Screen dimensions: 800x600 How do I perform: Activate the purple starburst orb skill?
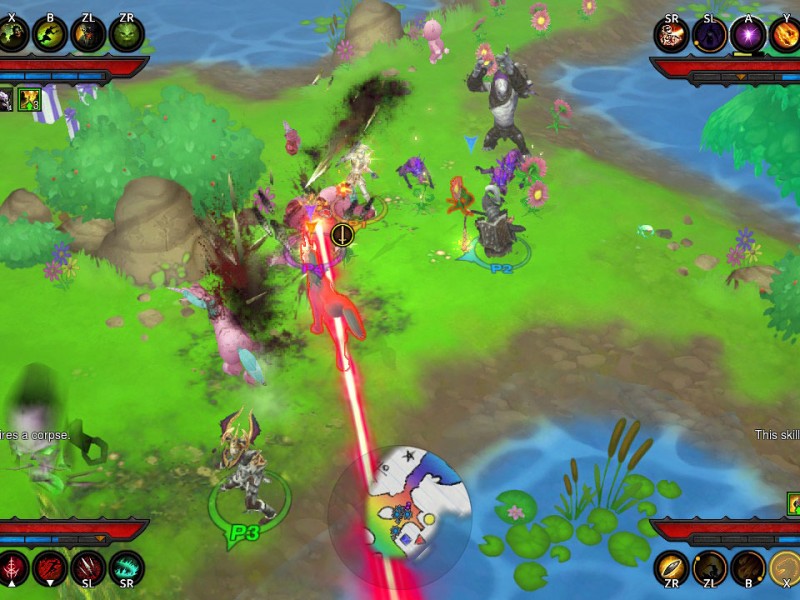(747, 34)
